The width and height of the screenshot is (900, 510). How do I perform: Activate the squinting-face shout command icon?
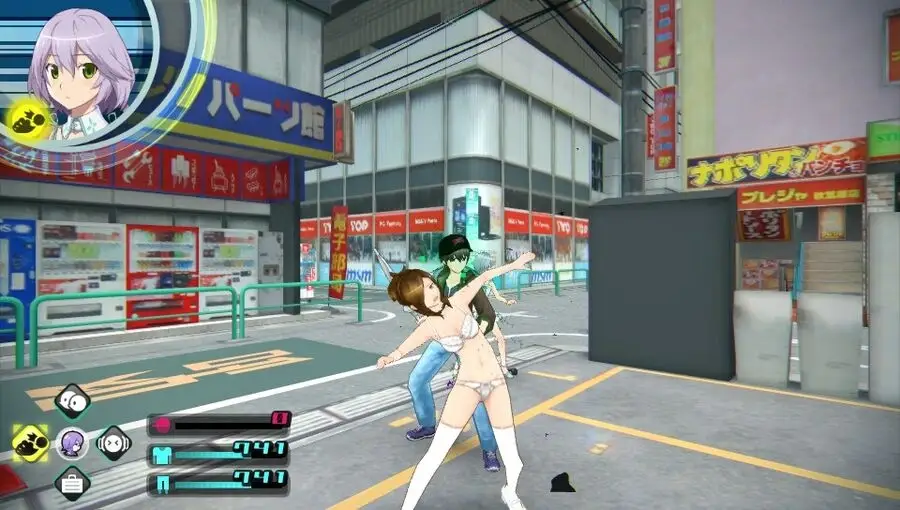click(x=113, y=442)
